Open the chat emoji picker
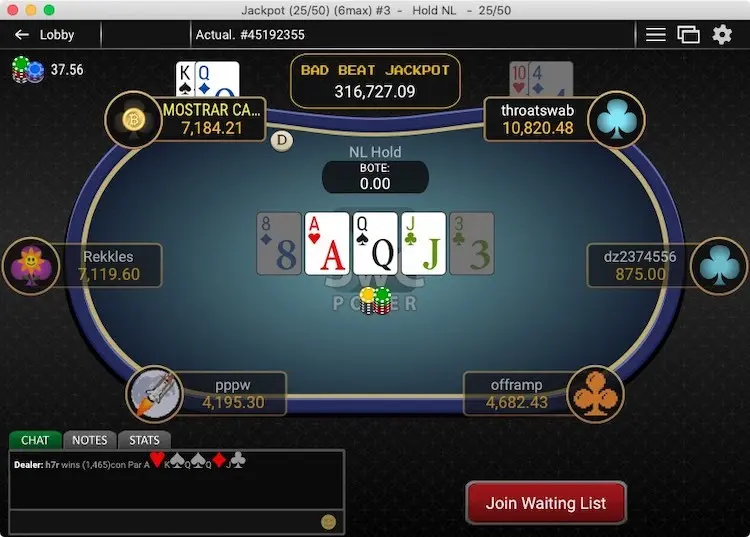This screenshot has width=750, height=537. [x=328, y=522]
